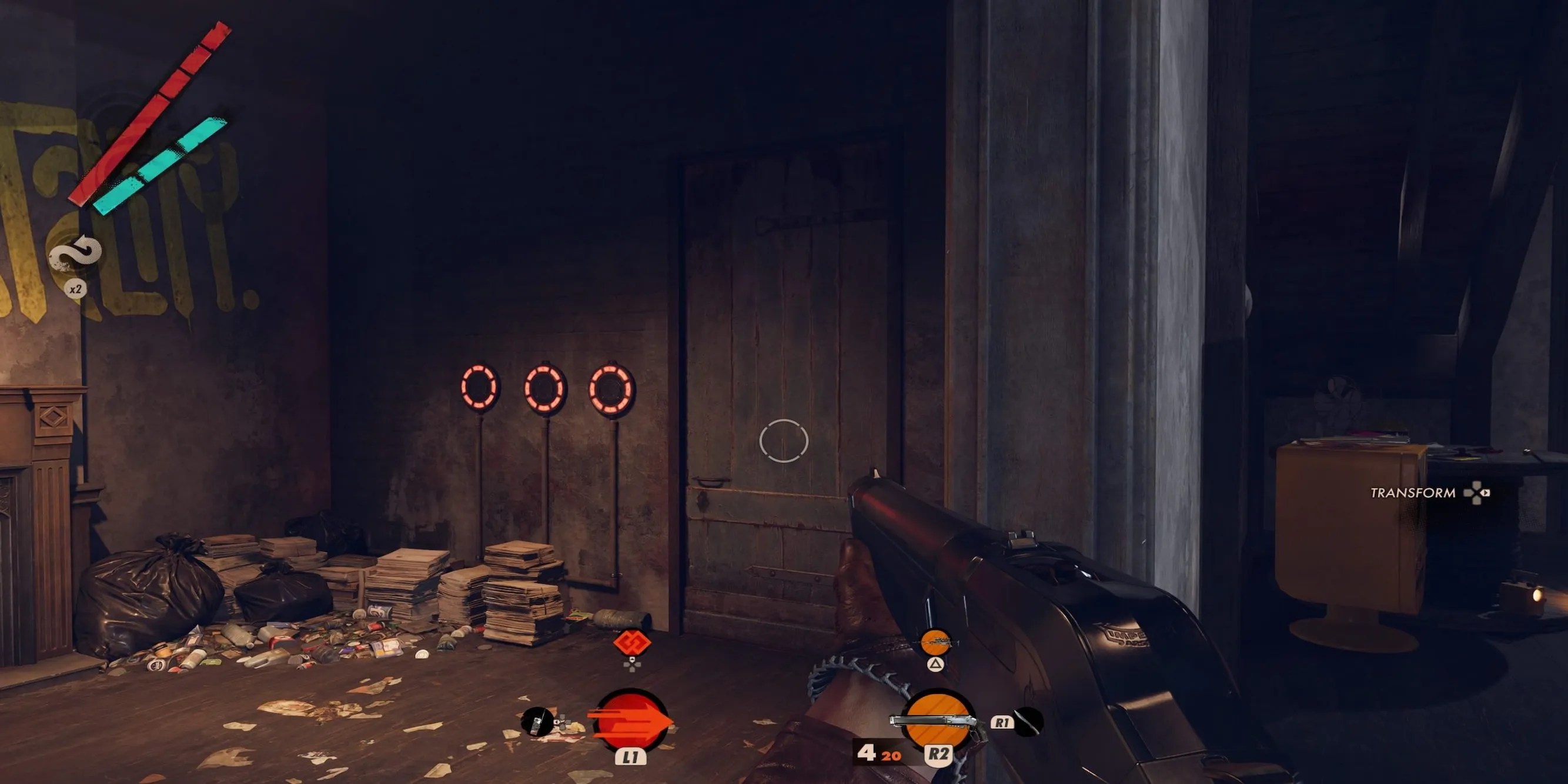Expand the d-pad prompt above the Hackamajig icon
The image size is (1568, 784).
632,665
